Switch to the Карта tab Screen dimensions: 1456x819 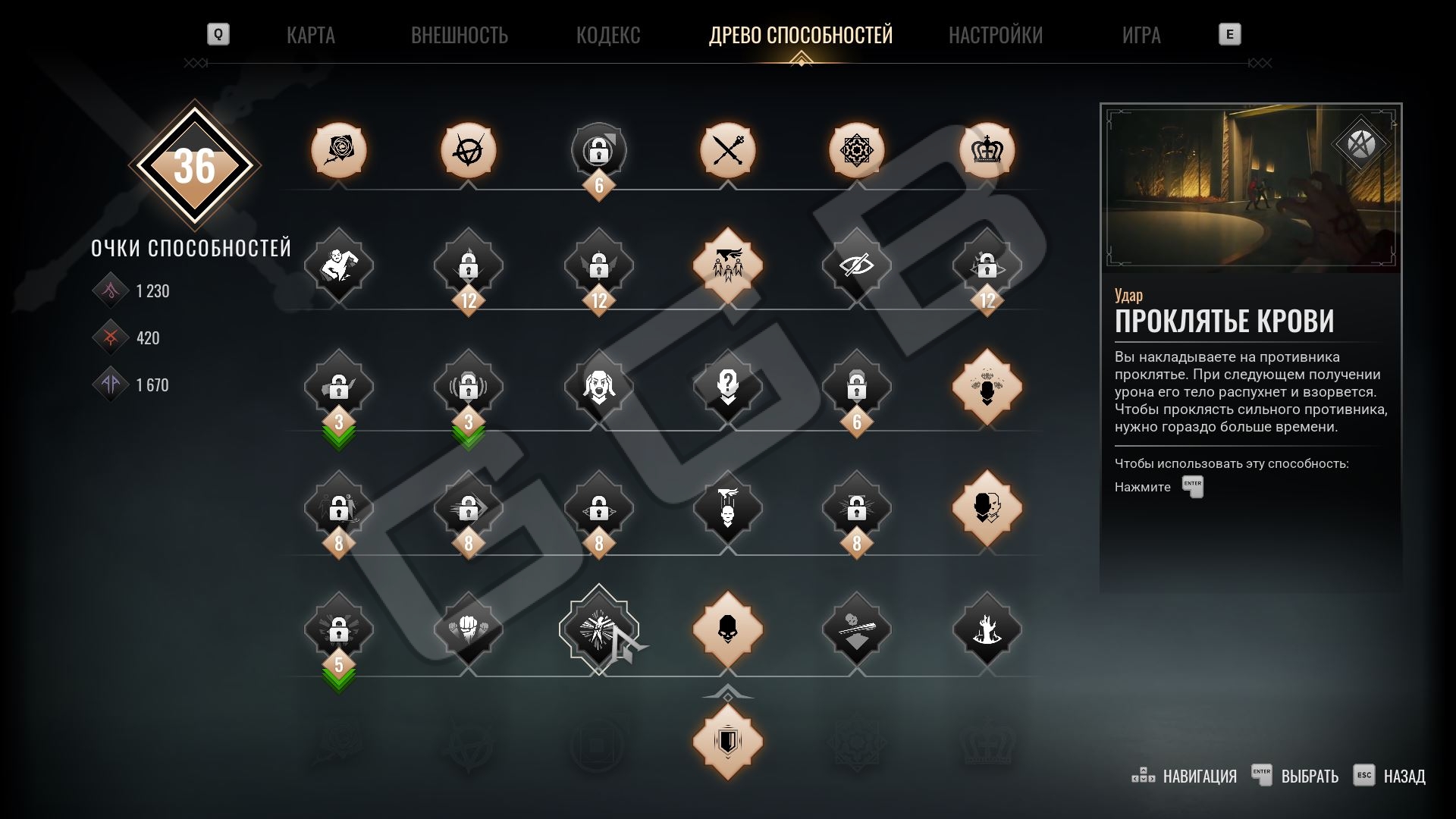[x=310, y=35]
